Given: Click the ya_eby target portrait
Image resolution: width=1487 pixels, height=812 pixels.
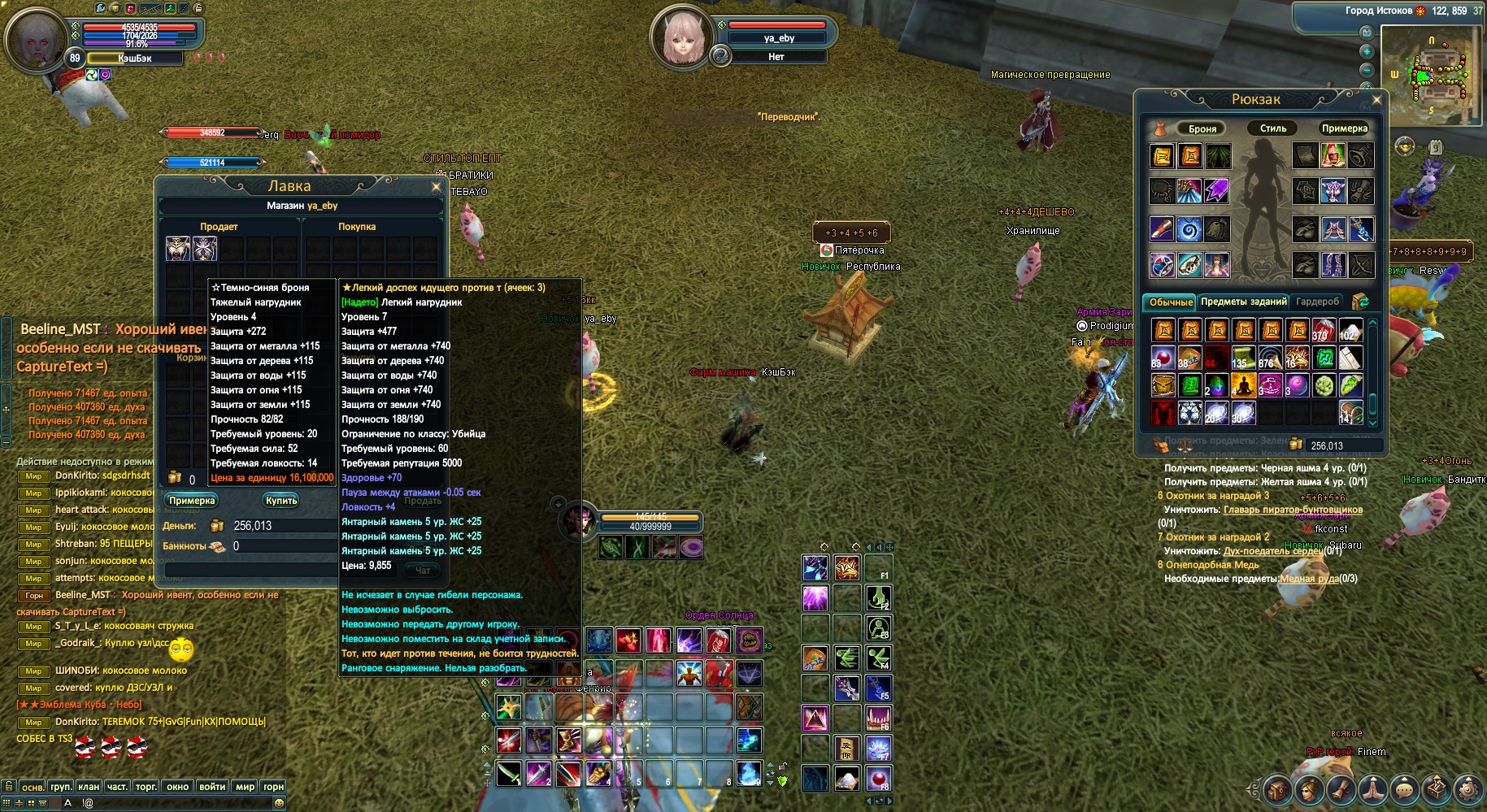Looking at the screenshot, I should (x=681, y=37).
